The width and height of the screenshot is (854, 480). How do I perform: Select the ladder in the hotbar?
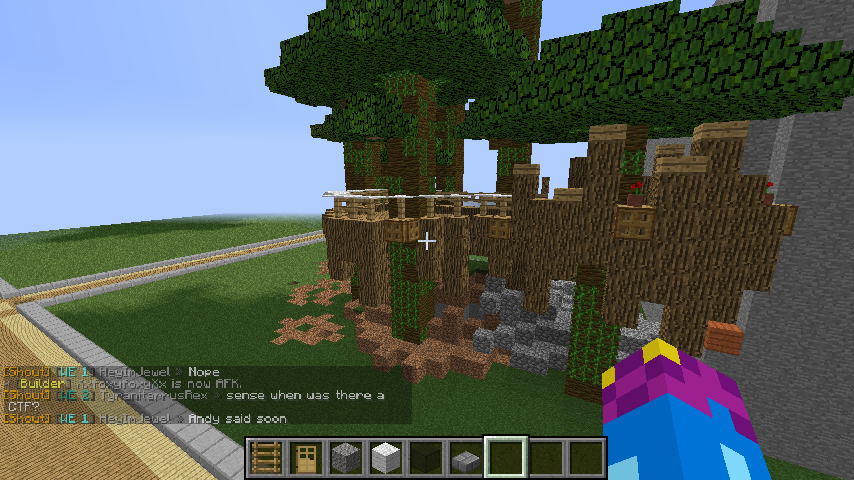pyautogui.click(x=265, y=458)
